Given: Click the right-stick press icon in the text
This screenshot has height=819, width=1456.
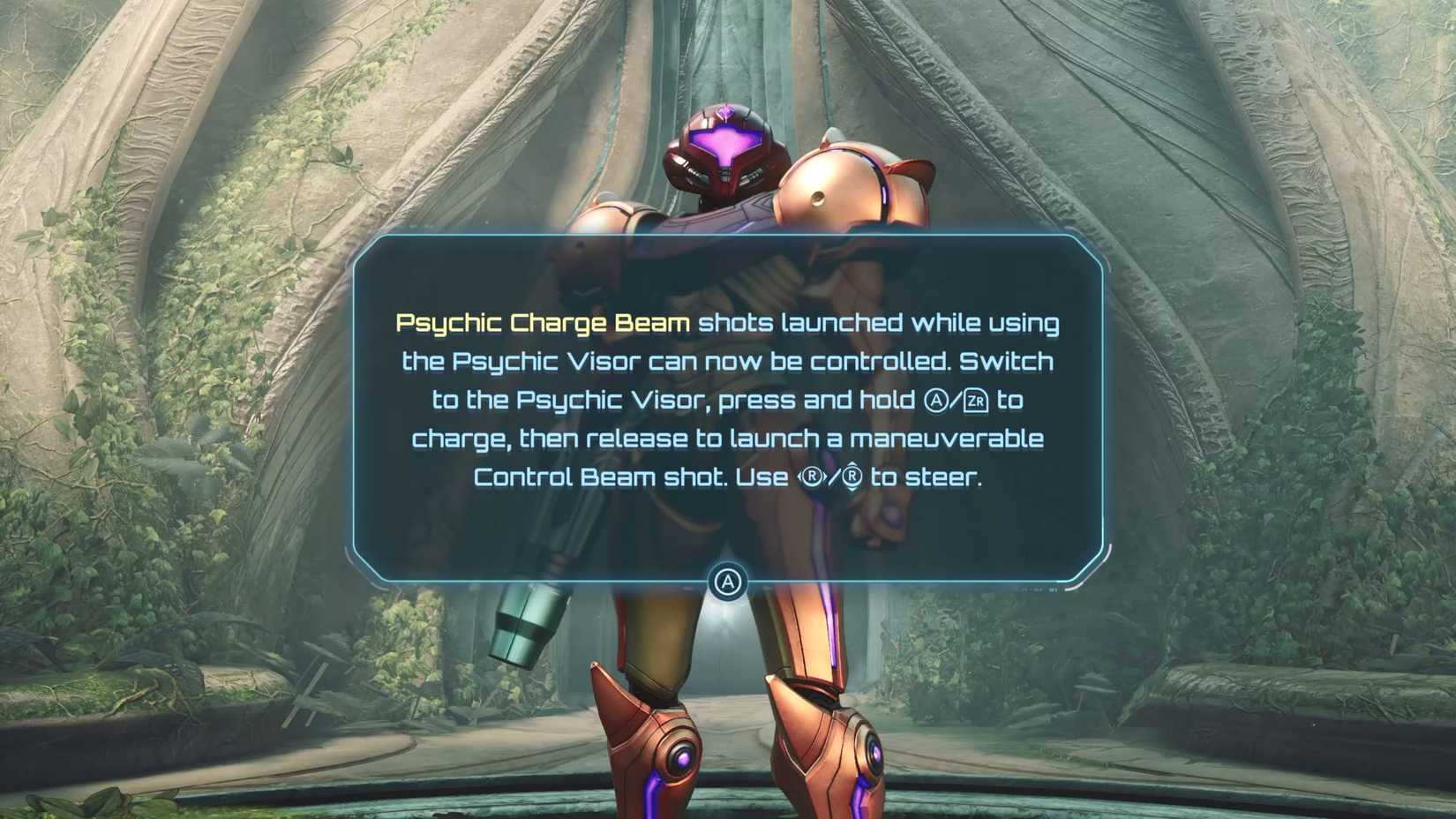Looking at the screenshot, I should (813, 477).
